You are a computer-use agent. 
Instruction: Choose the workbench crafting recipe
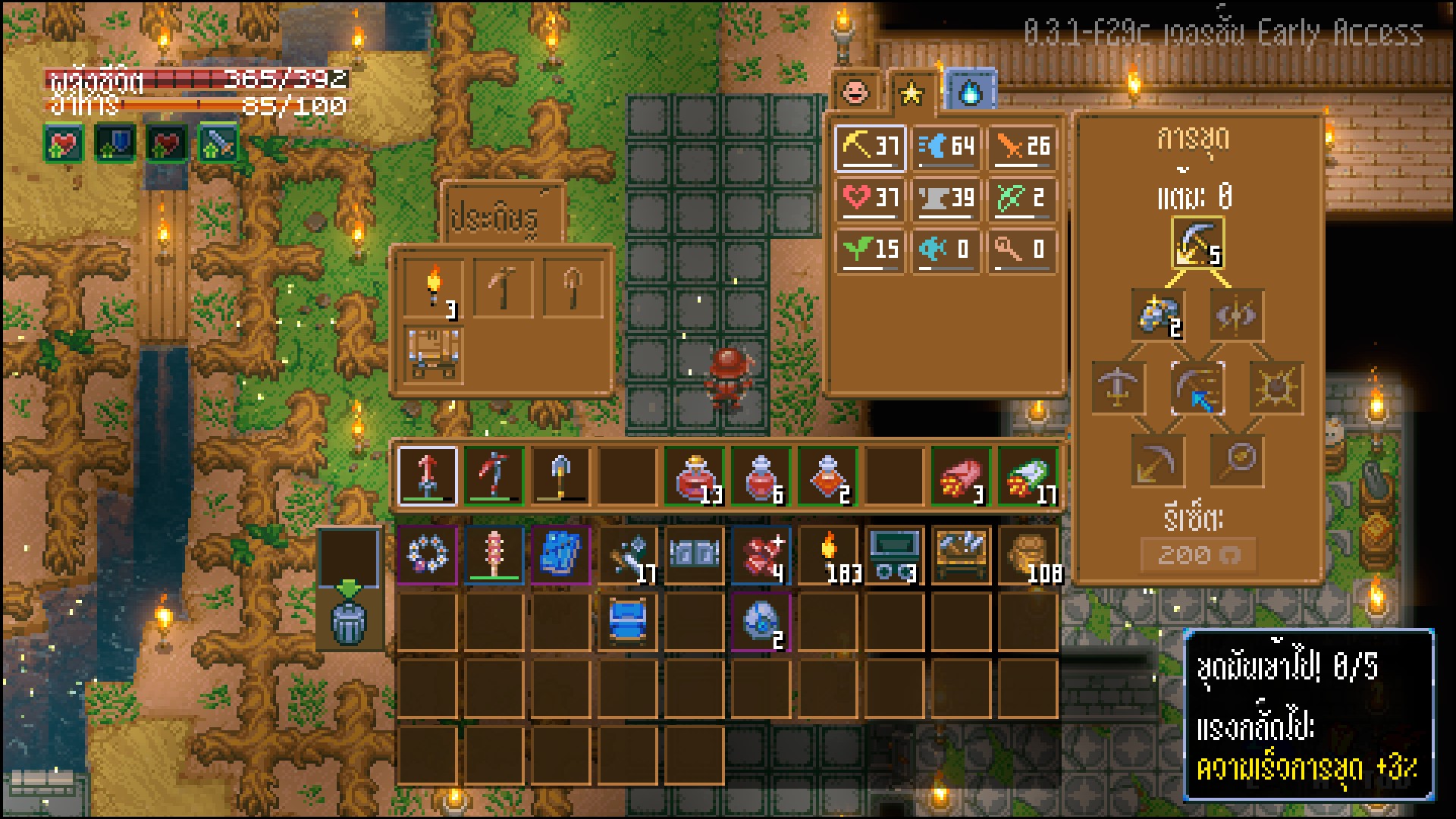click(x=433, y=354)
